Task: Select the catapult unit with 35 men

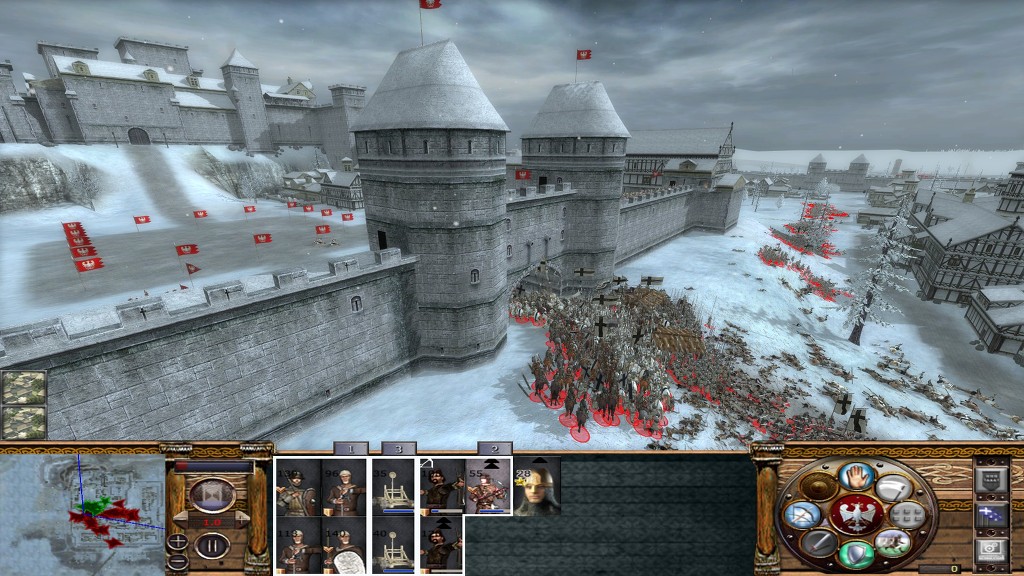Action: 394,487
